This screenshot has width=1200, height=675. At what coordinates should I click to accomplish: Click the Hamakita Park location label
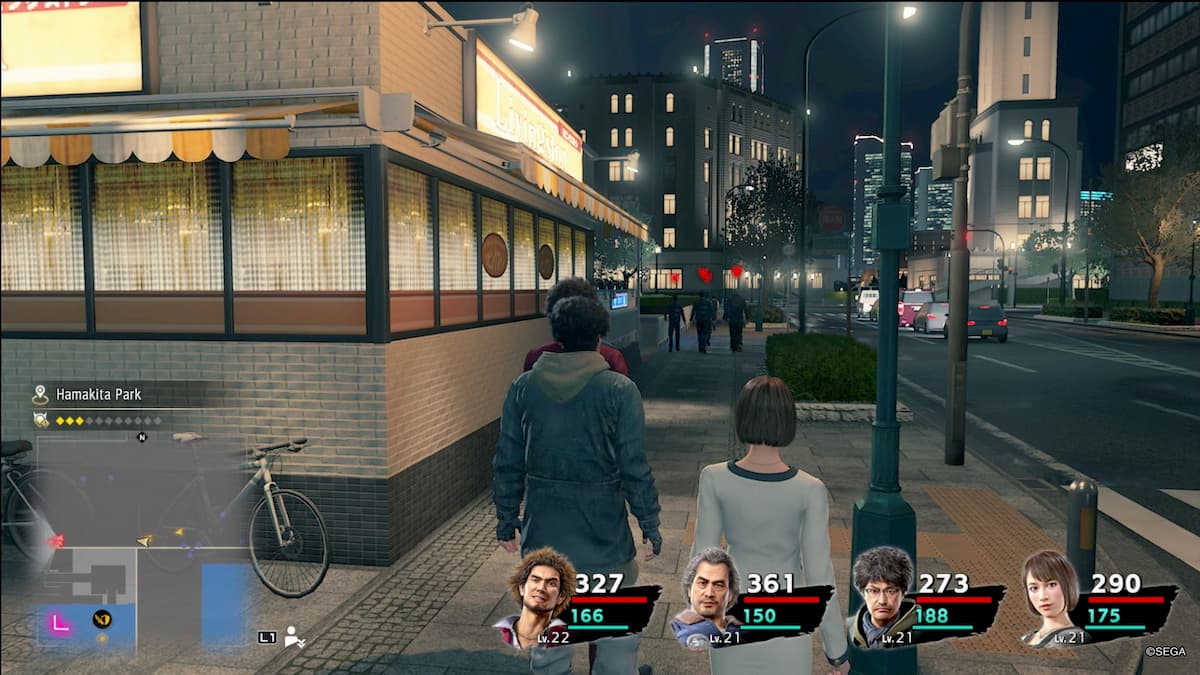[x=98, y=395]
